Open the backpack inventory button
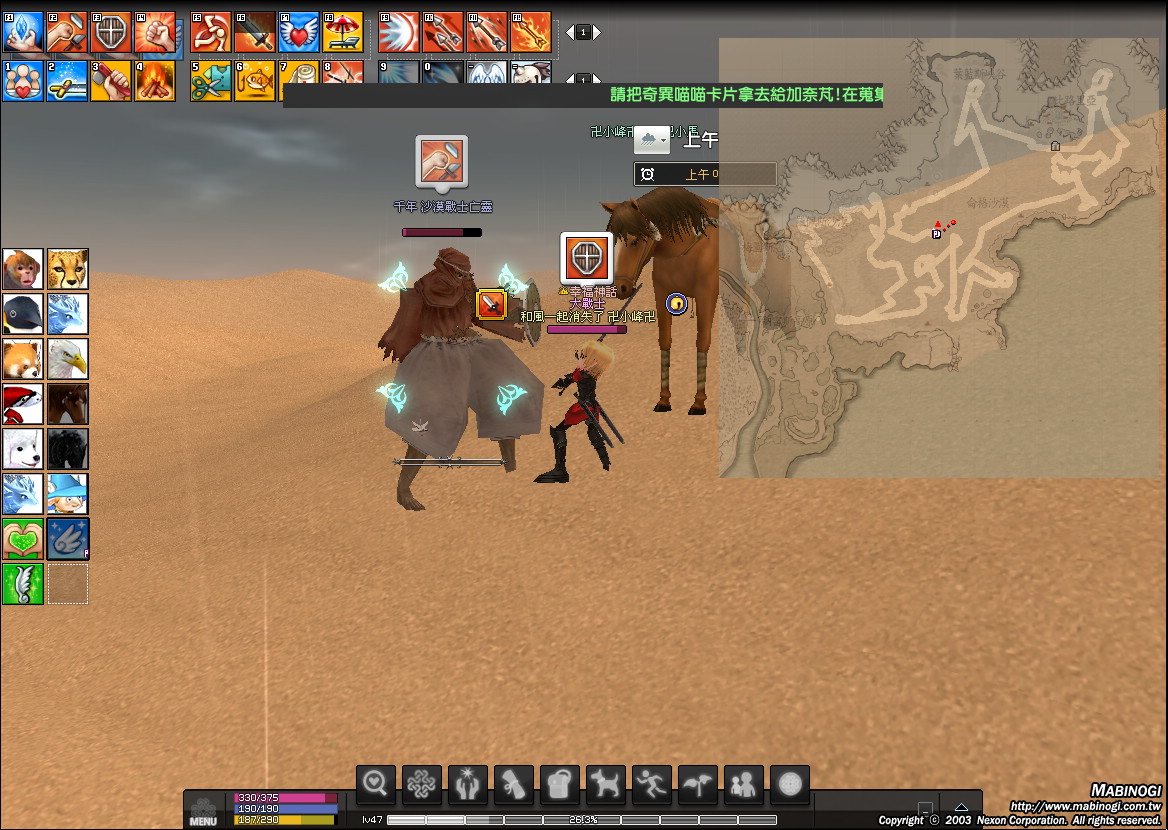Screen dimensions: 1168x830 560,786
